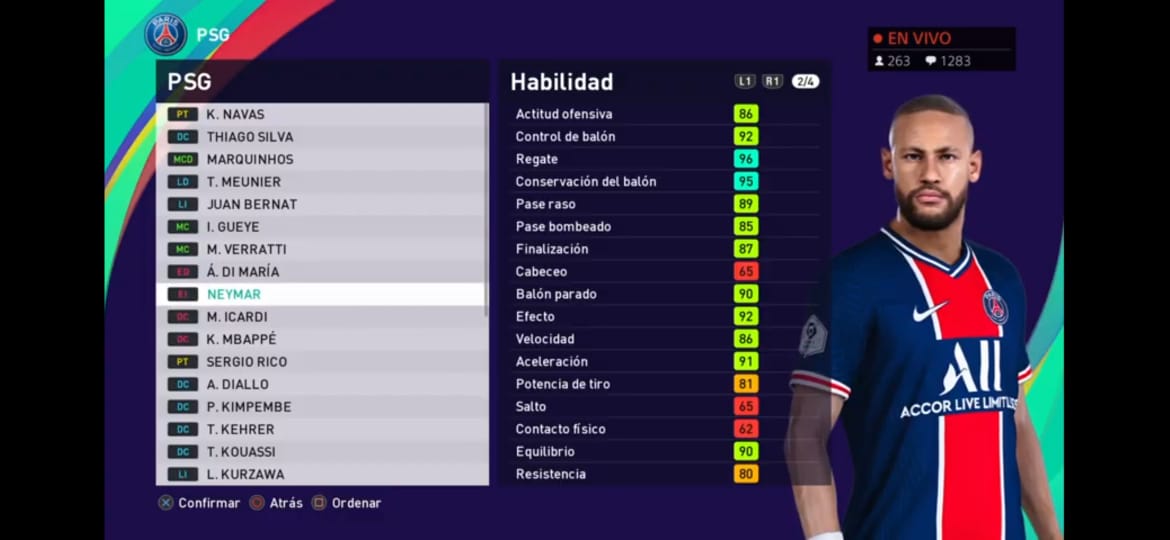Select T. Kehrer in the list
Screen dimensions: 1170x540
point(320,429)
